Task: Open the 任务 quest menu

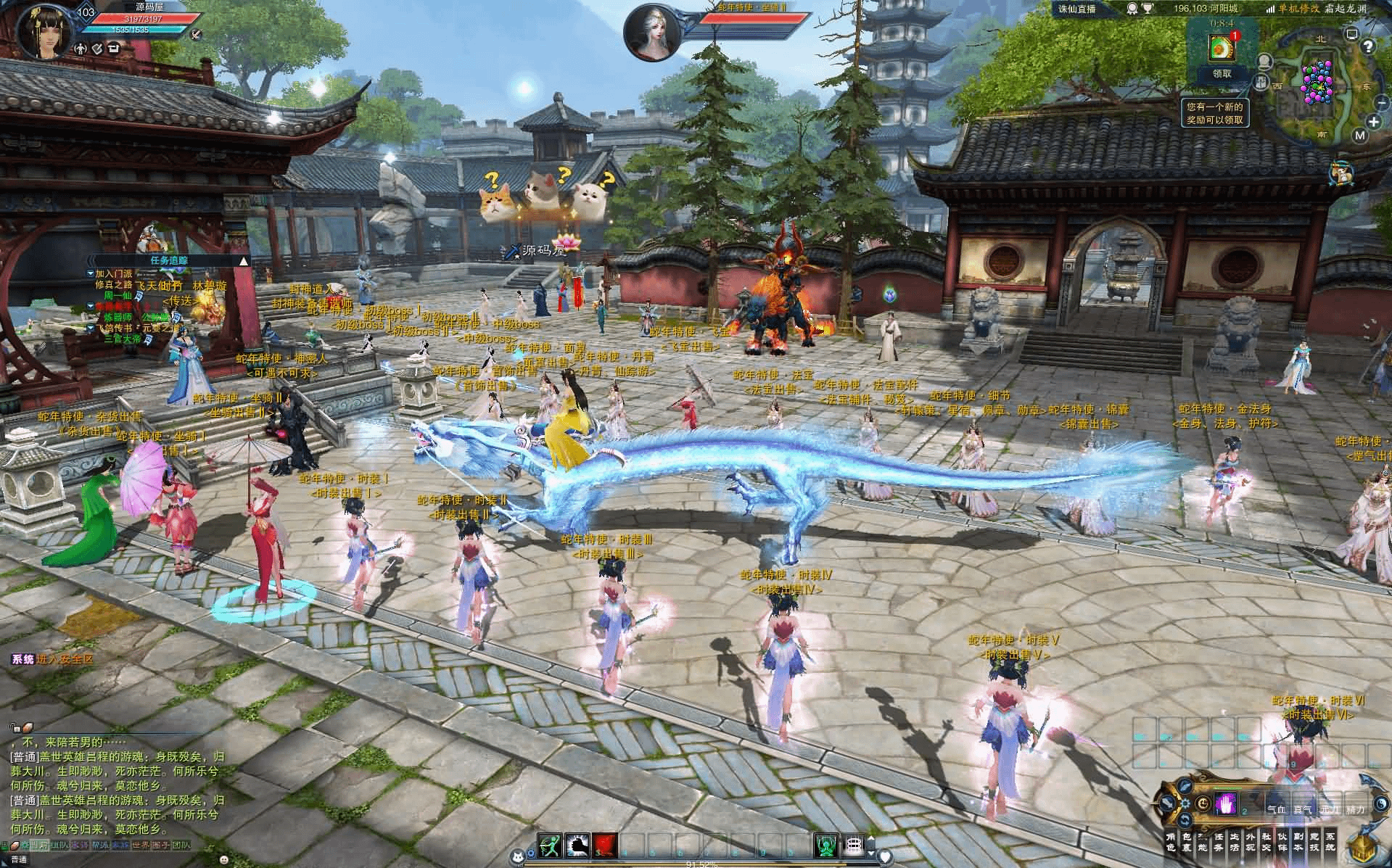Action: pyautogui.click(x=1218, y=842)
